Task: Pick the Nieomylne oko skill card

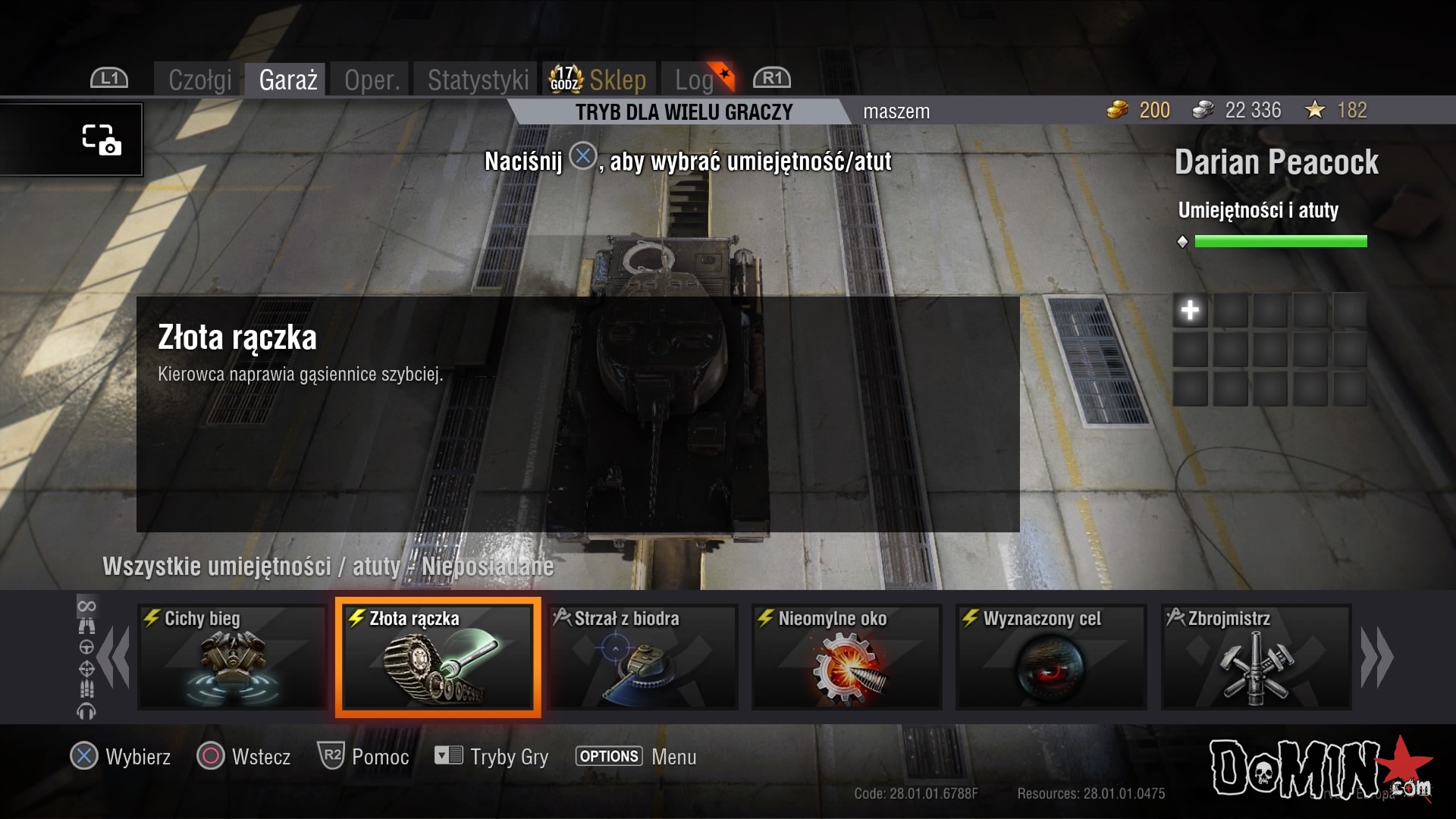Action: pyautogui.click(x=847, y=657)
